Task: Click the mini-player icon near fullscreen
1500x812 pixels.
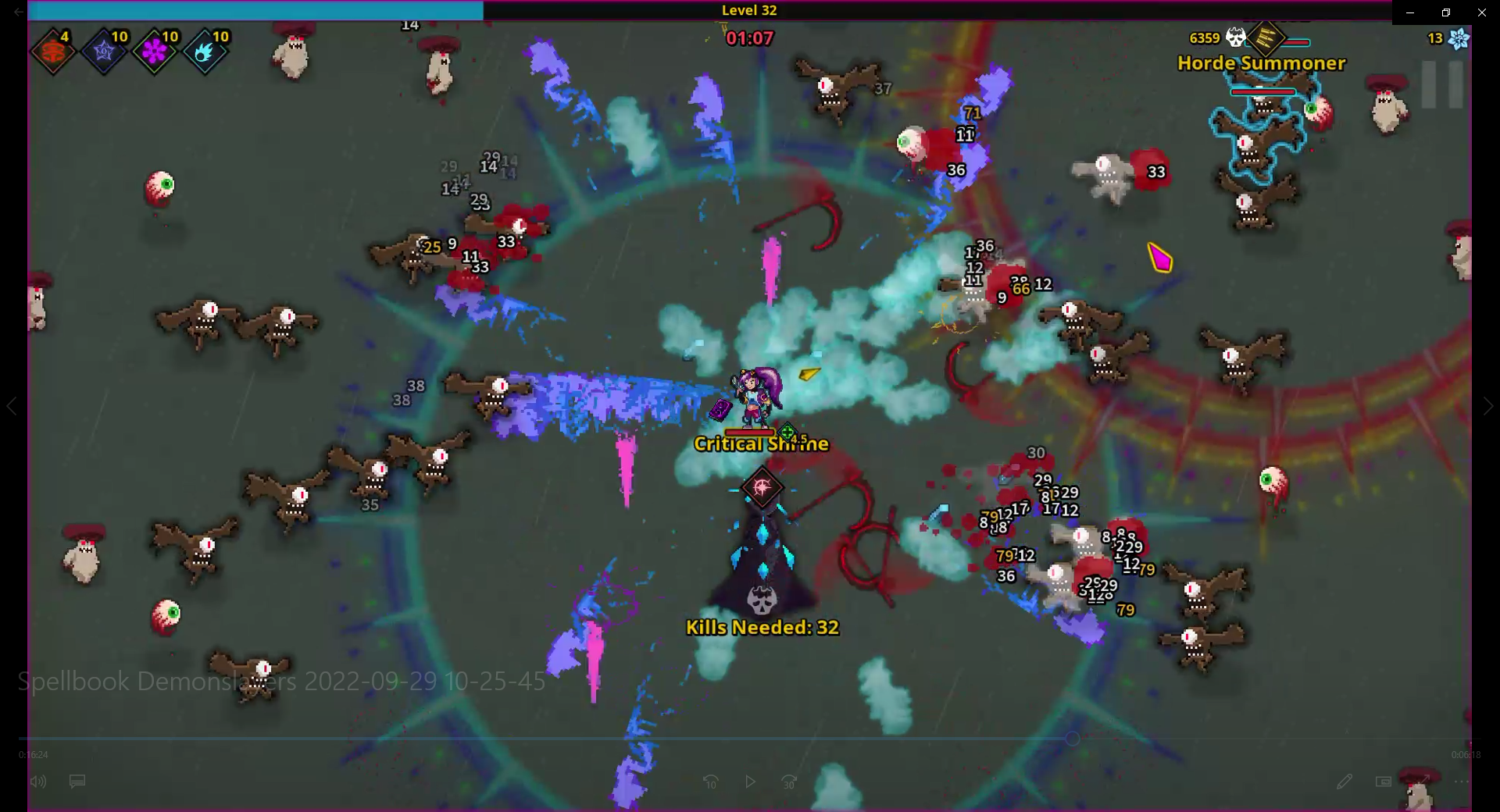Action: pos(1383,782)
